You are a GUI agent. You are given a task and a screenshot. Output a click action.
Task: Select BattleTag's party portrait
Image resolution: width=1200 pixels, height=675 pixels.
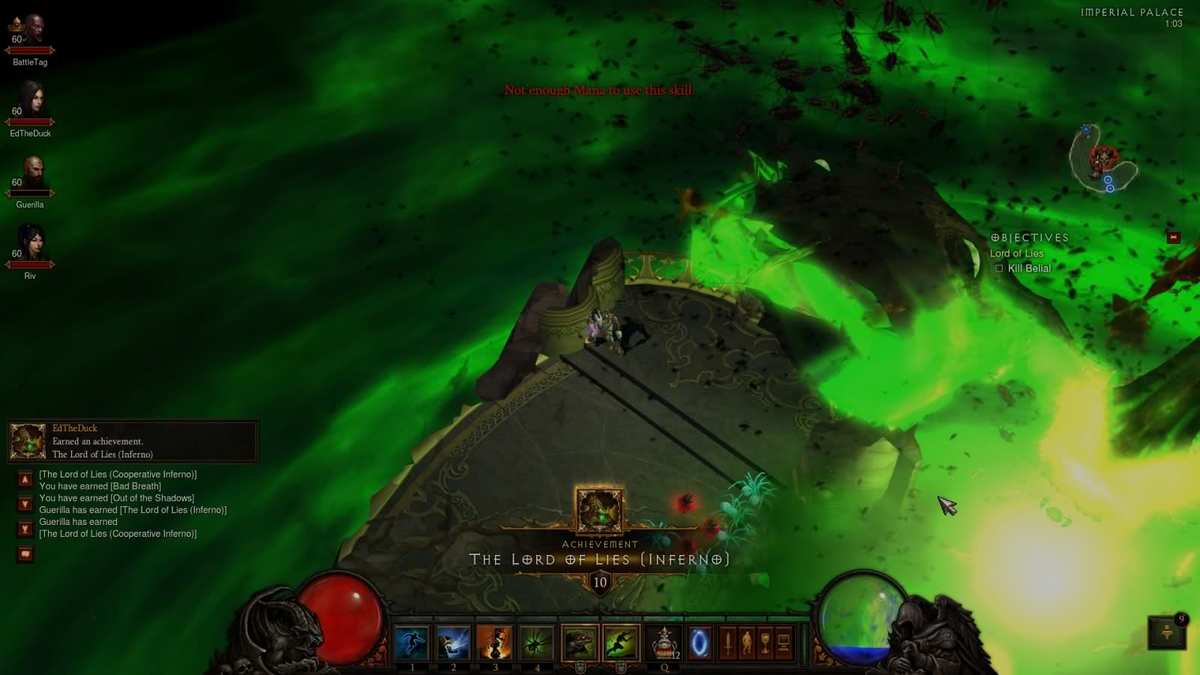click(33, 30)
